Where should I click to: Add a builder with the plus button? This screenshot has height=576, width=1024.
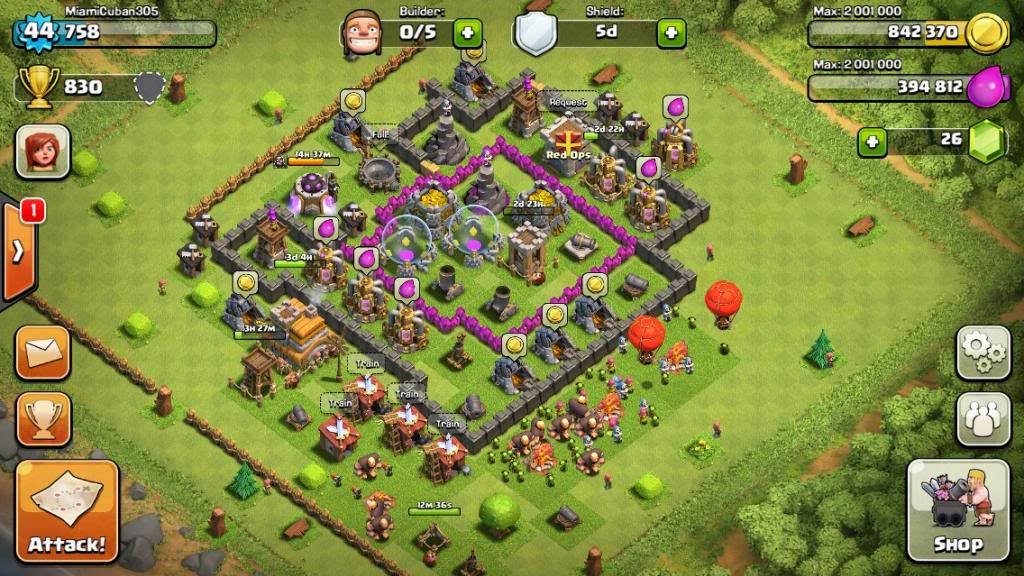468,33
